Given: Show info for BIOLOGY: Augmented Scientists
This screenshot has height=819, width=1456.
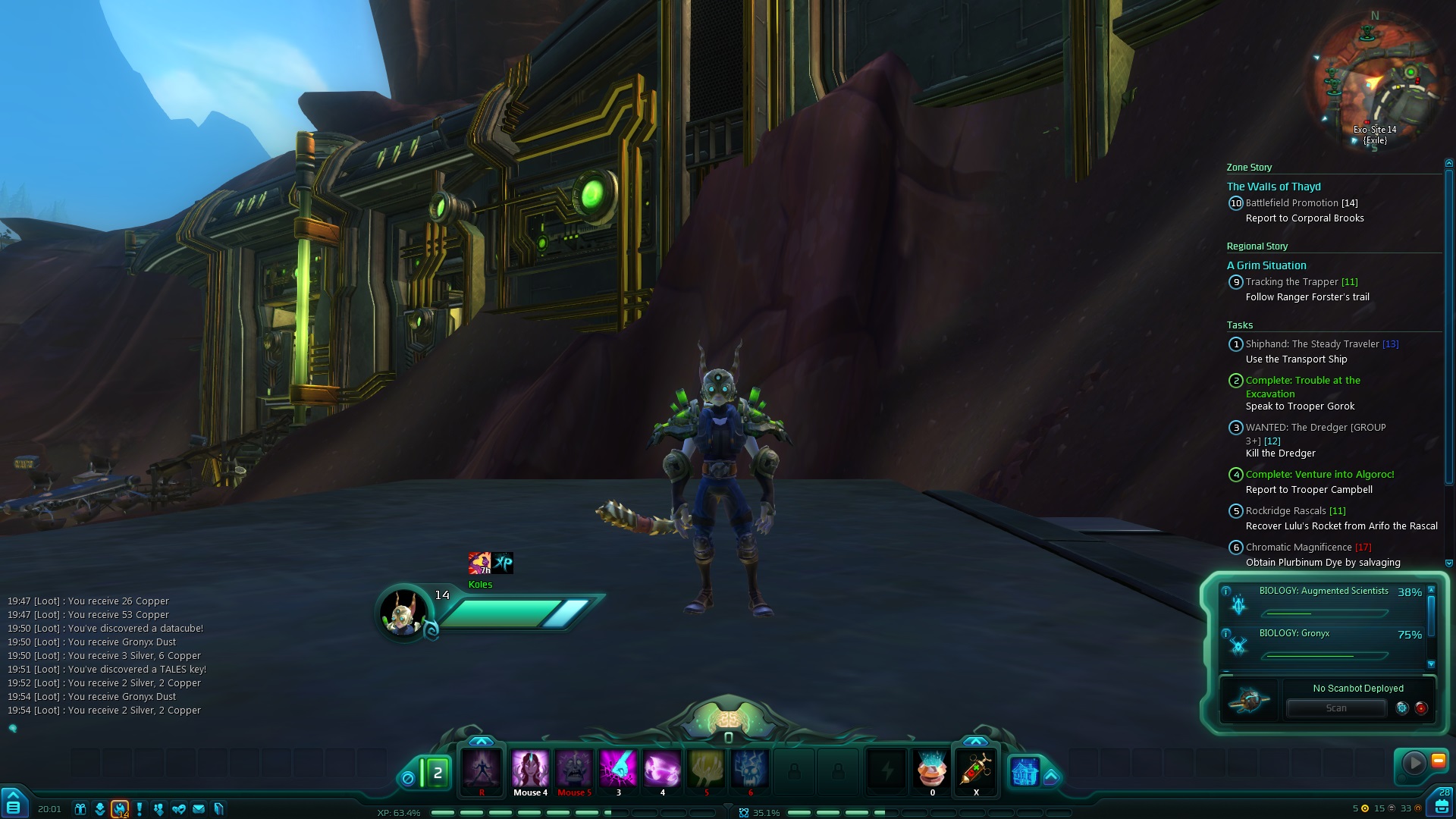Looking at the screenshot, I should tap(1226, 591).
